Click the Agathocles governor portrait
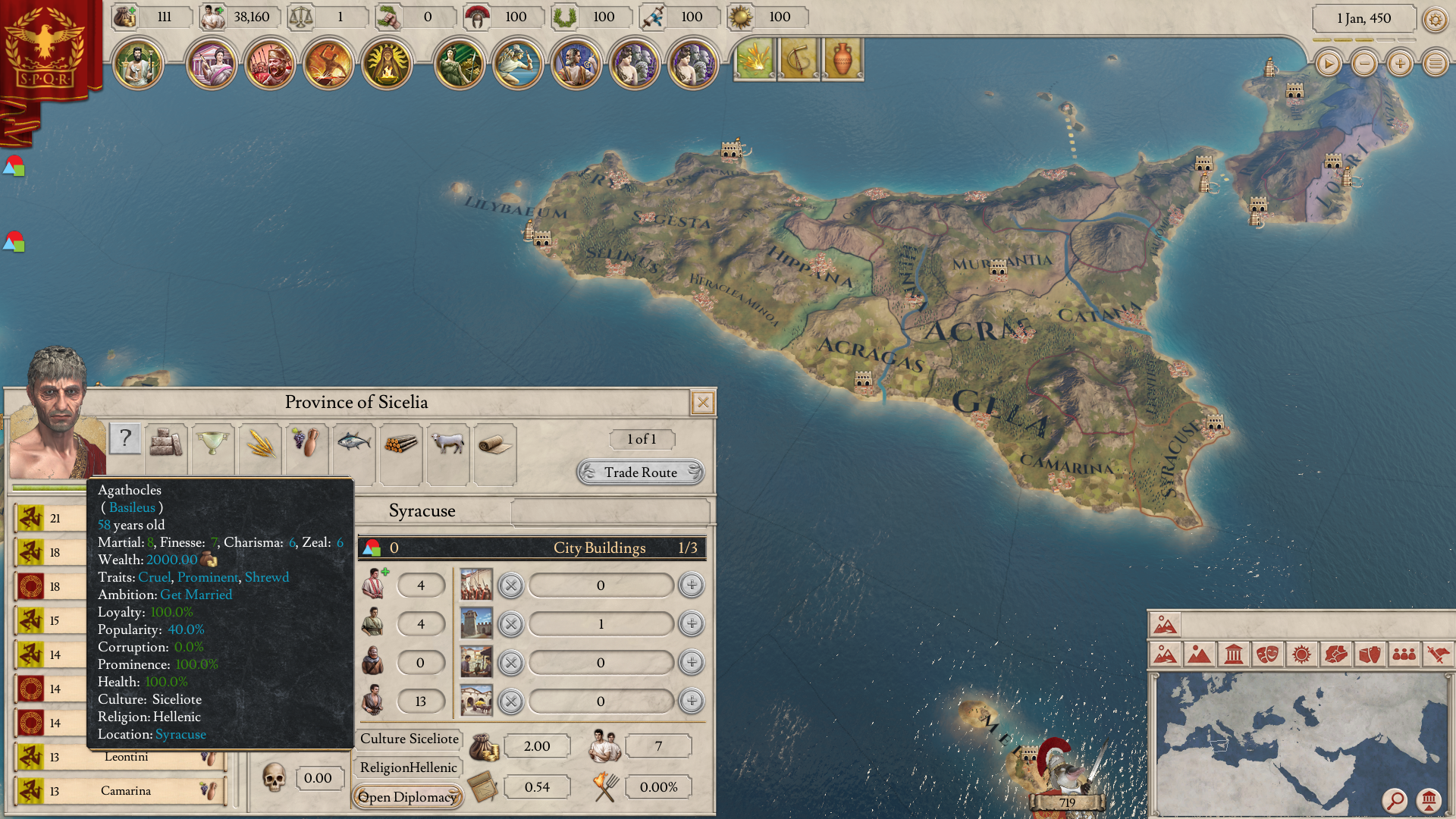 pyautogui.click(x=56, y=413)
